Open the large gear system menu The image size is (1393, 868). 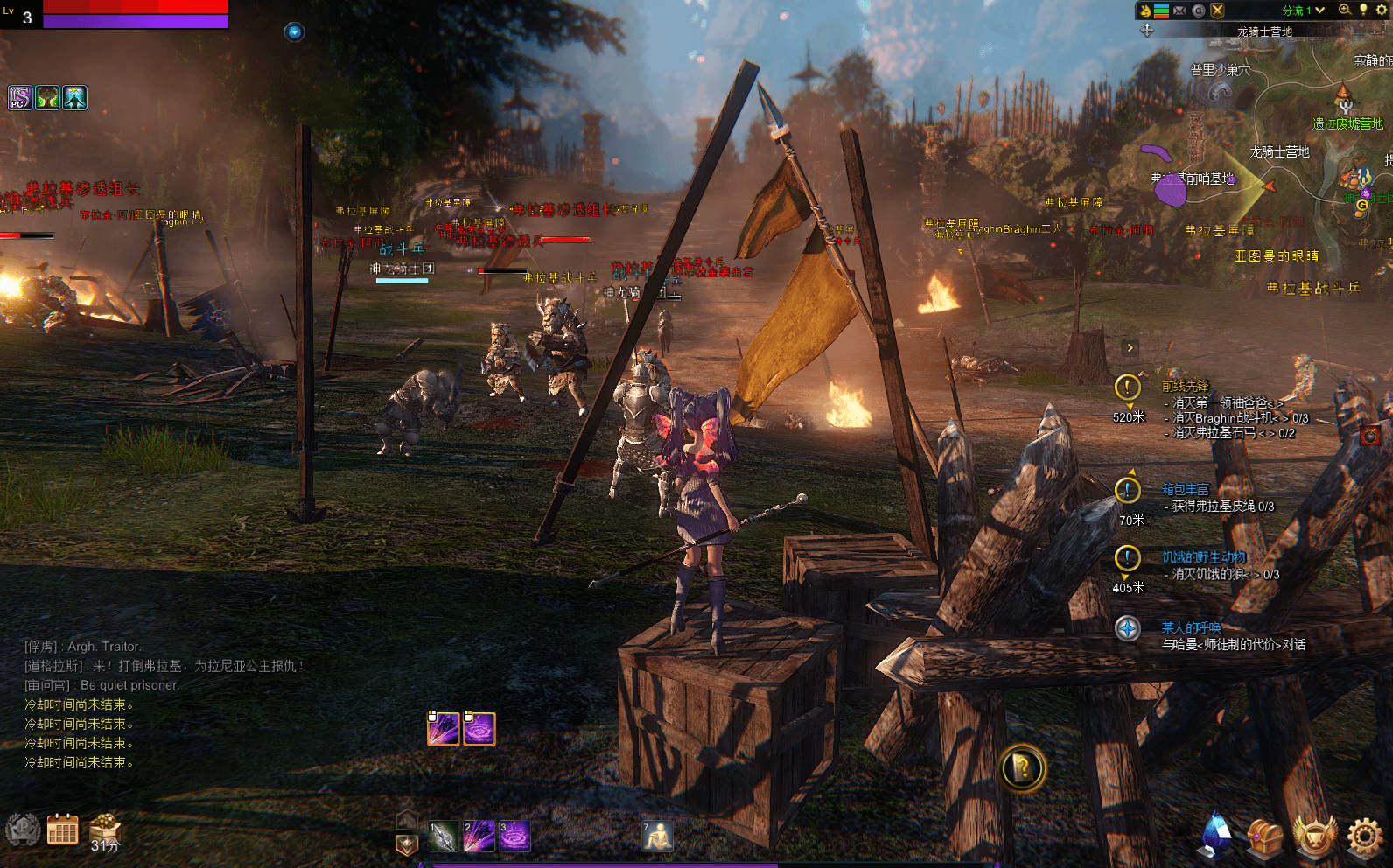(x=1364, y=836)
